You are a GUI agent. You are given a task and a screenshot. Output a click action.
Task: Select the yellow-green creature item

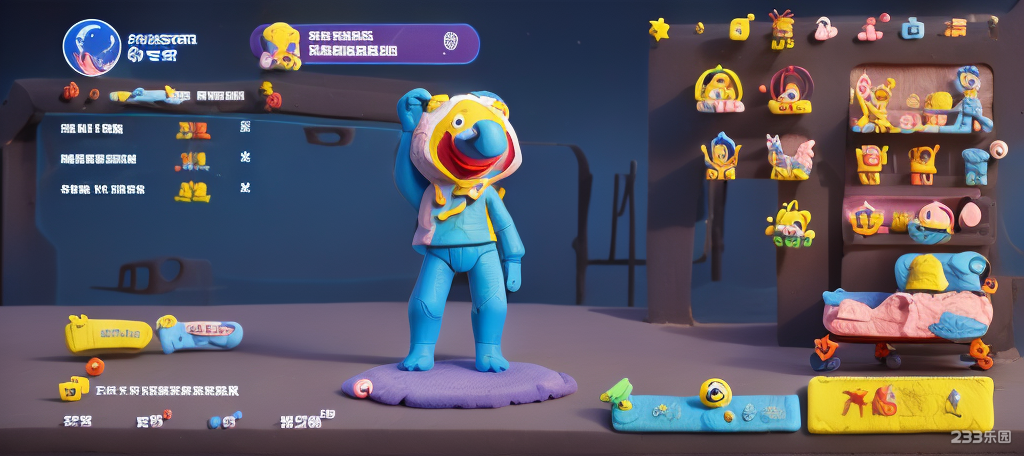[x=790, y=224]
